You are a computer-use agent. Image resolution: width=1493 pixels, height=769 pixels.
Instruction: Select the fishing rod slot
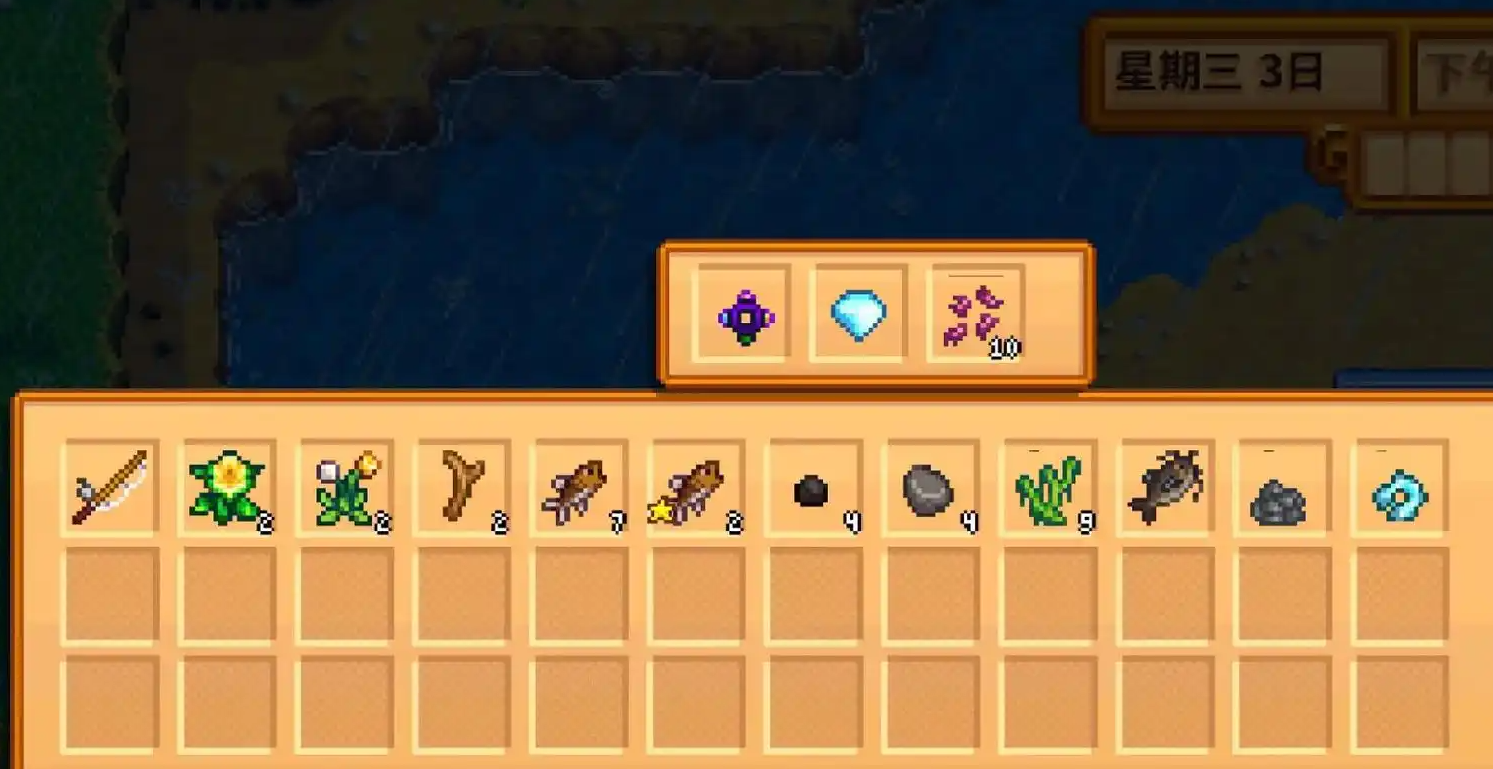[x=110, y=488]
